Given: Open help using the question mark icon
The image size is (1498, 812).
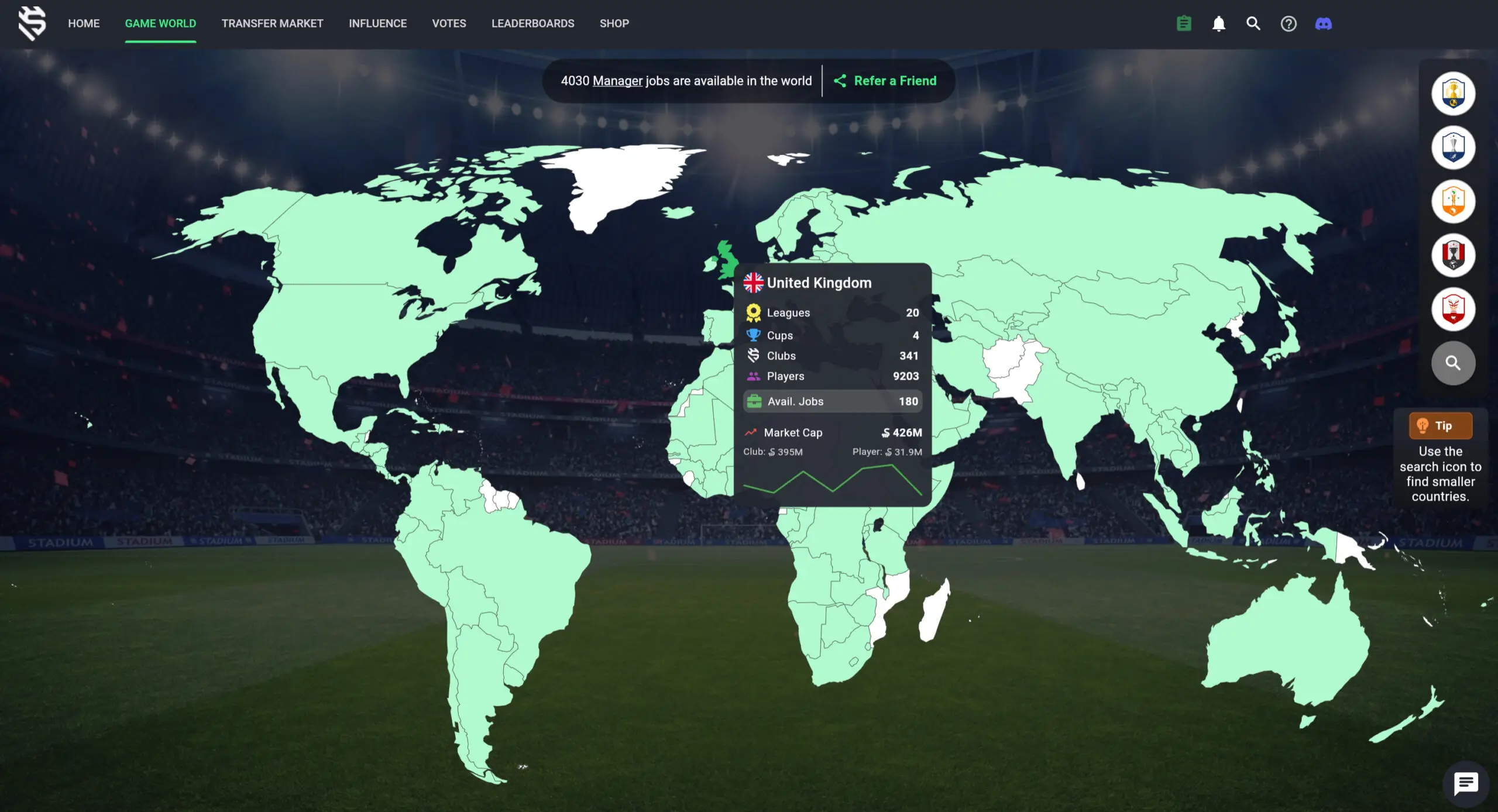Looking at the screenshot, I should pyautogui.click(x=1289, y=23).
